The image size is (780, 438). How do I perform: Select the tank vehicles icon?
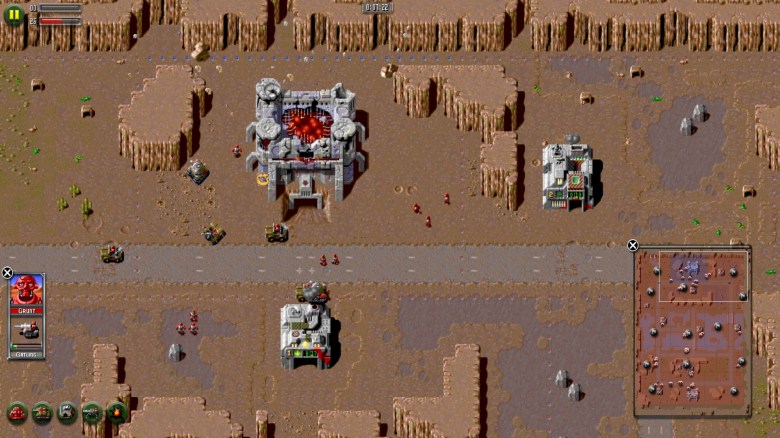click(x=42, y=412)
